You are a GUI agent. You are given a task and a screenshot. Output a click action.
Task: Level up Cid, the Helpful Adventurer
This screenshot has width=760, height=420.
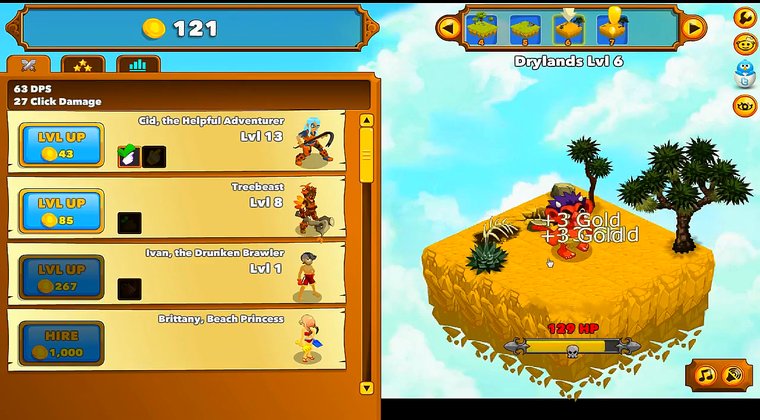(62, 144)
